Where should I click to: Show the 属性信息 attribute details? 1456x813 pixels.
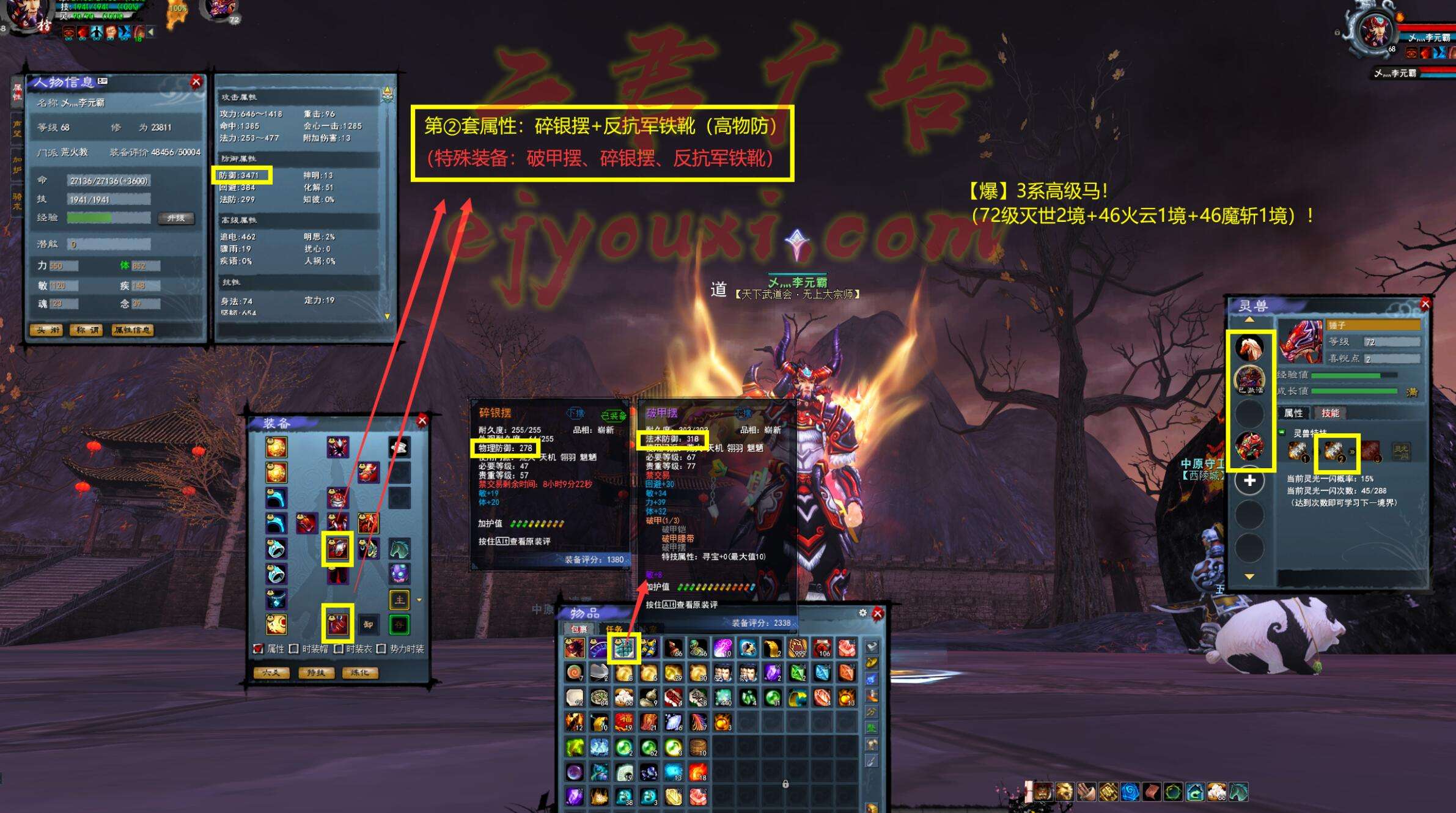(x=132, y=330)
